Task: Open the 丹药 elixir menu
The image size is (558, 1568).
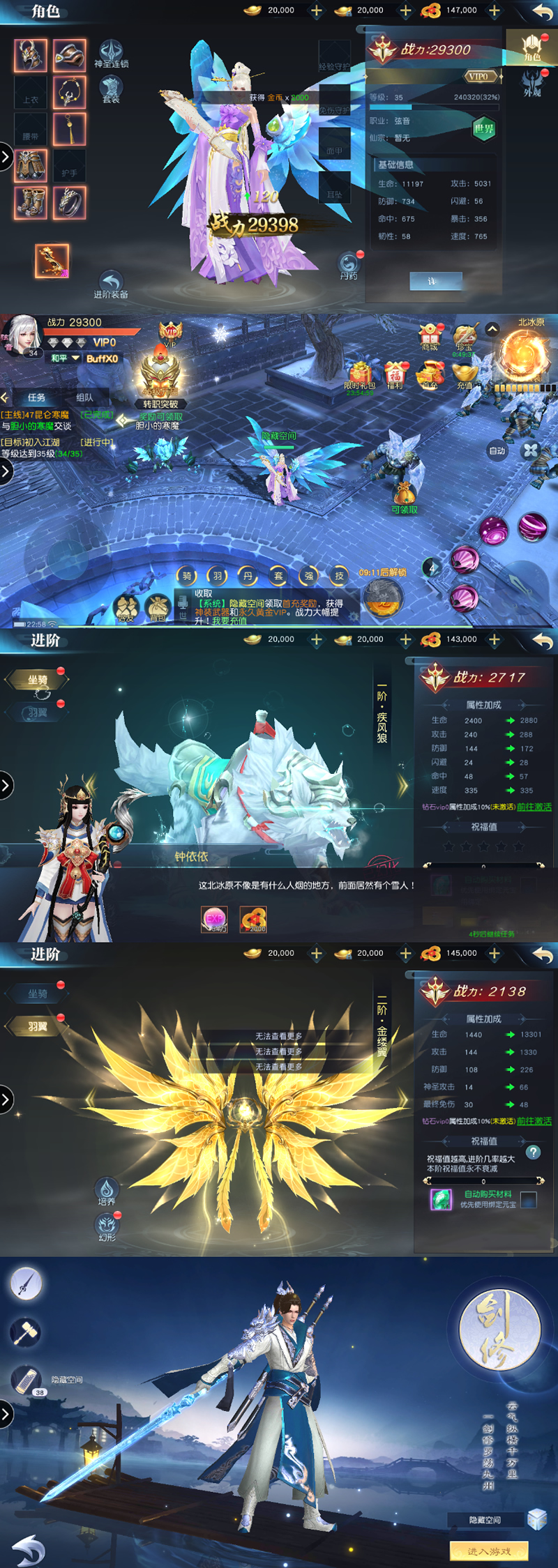Action: click(x=349, y=266)
